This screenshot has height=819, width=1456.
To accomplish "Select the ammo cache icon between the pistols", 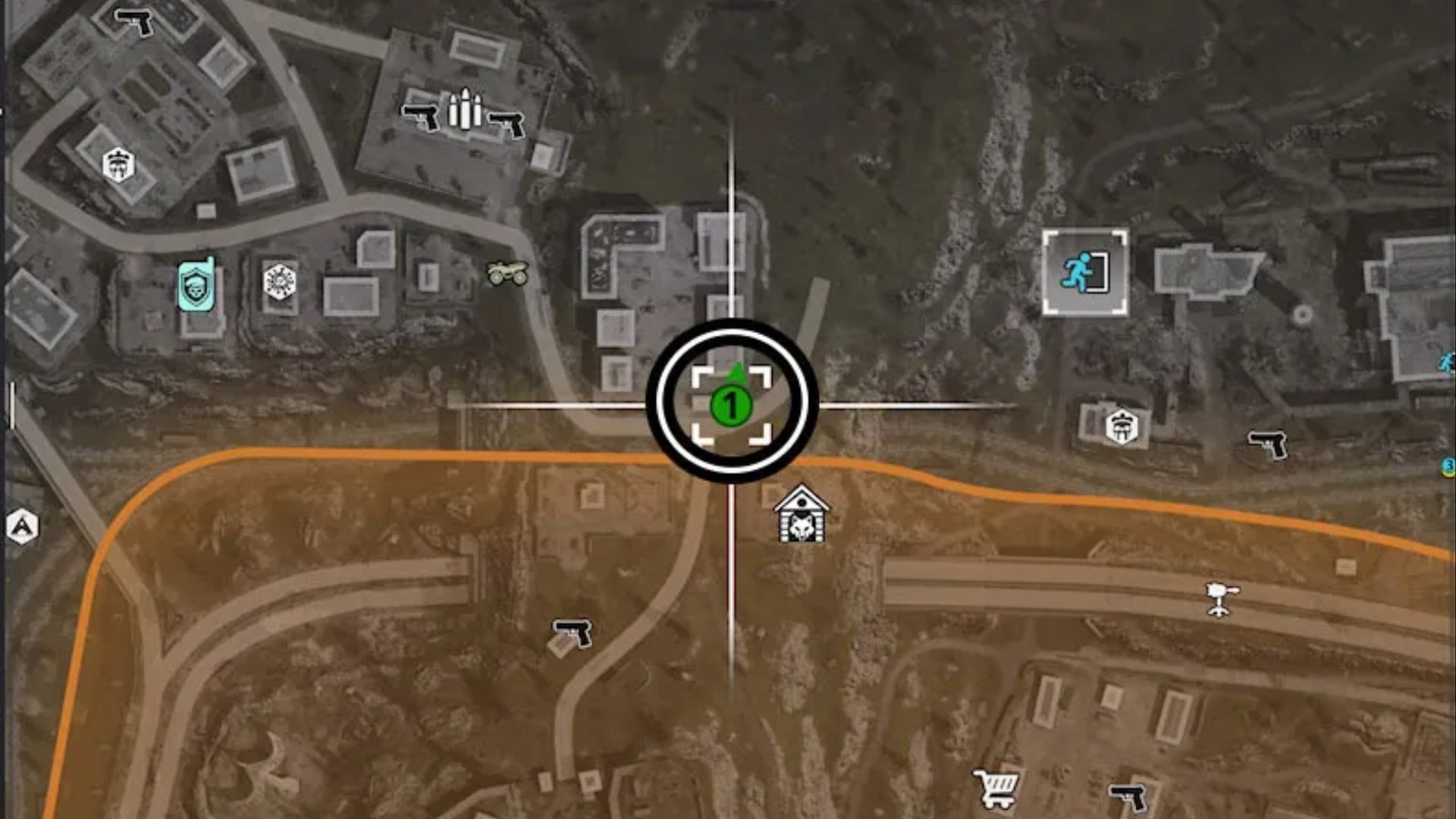I will click(466, 110).
